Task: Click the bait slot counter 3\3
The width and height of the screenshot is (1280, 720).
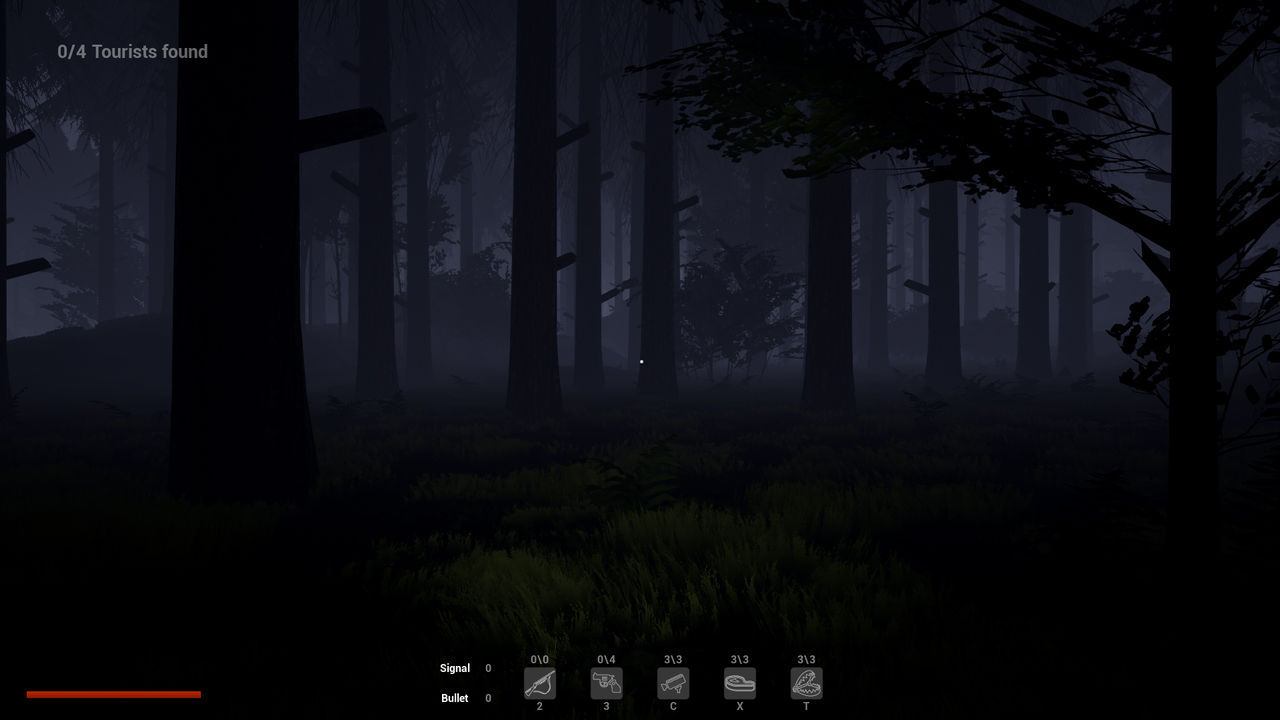Action: [740, 660]
